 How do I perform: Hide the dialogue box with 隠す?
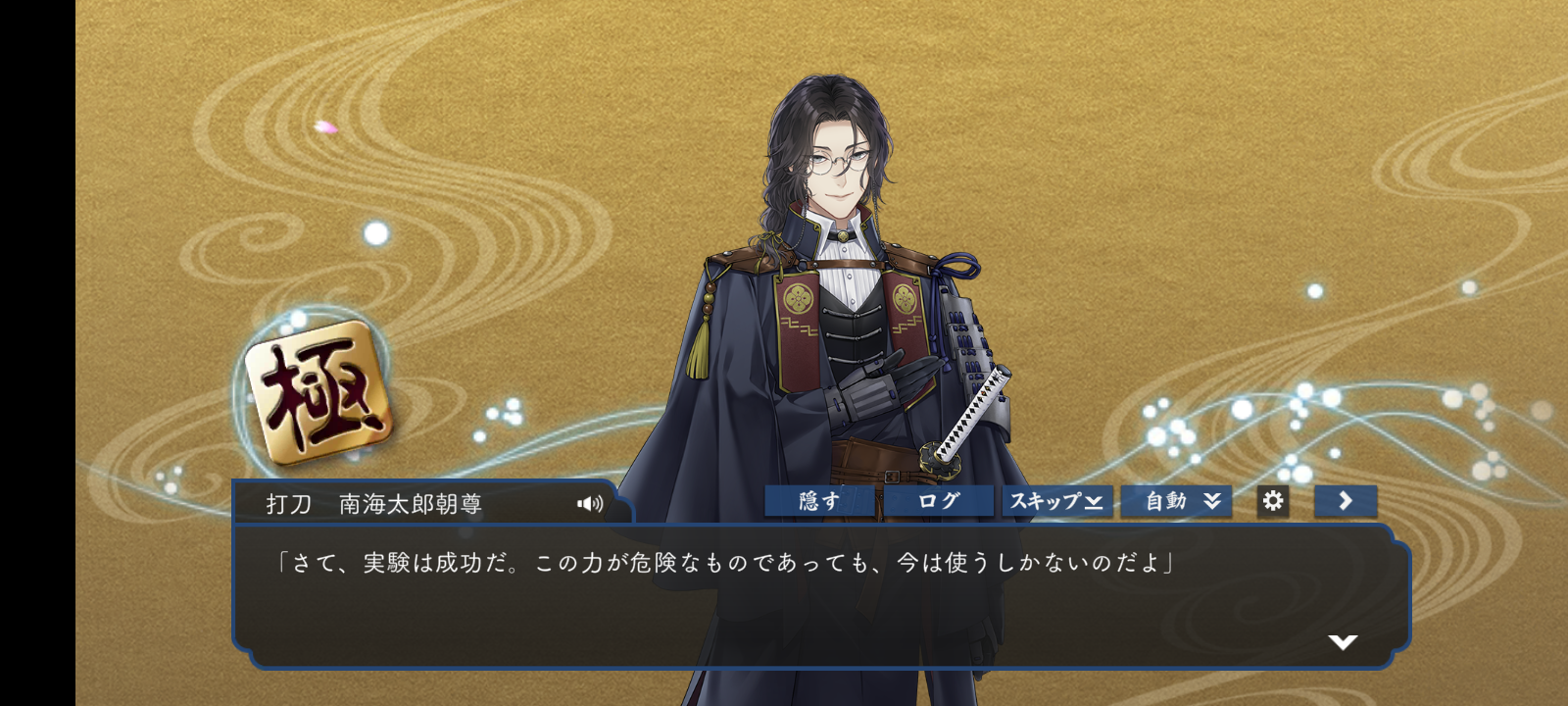[x=819, y=501]
